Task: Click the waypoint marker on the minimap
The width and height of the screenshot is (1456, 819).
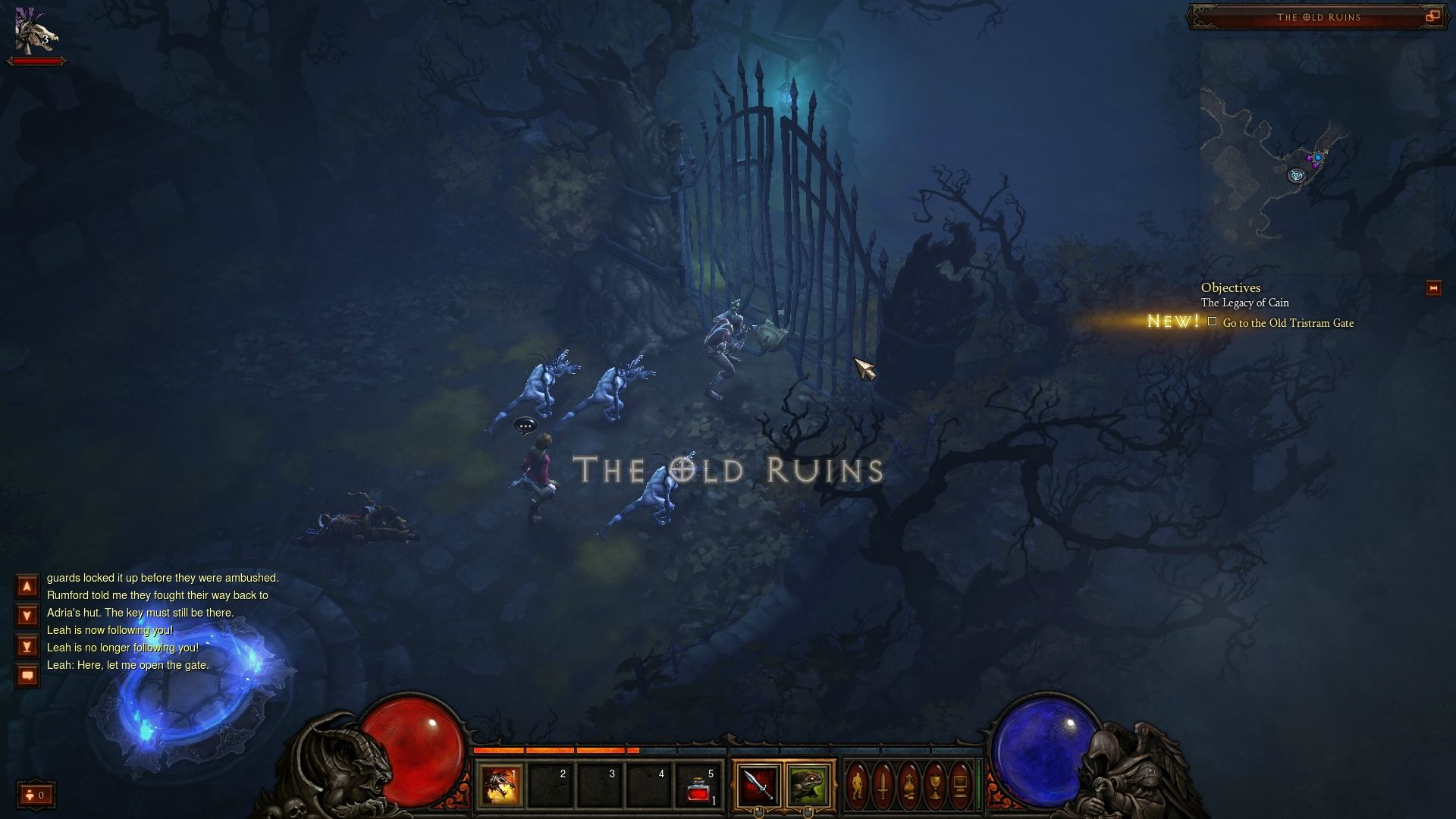Action: coord(1298,175)
